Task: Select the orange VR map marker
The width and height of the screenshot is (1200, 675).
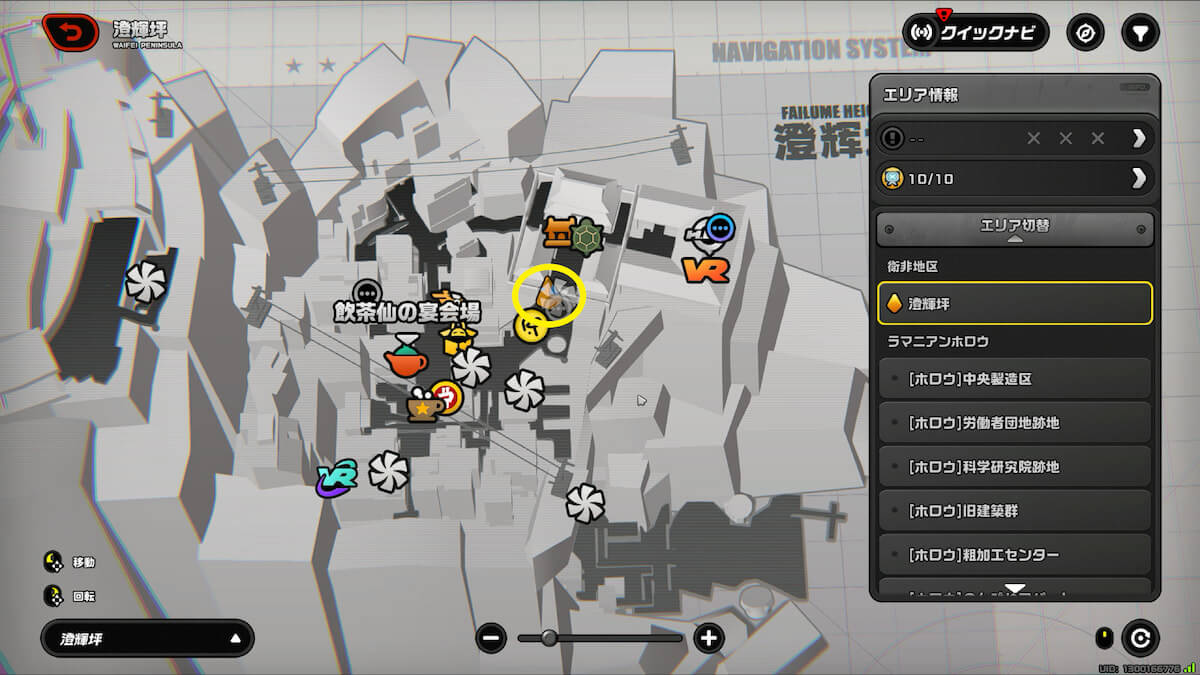Action: 705,268
